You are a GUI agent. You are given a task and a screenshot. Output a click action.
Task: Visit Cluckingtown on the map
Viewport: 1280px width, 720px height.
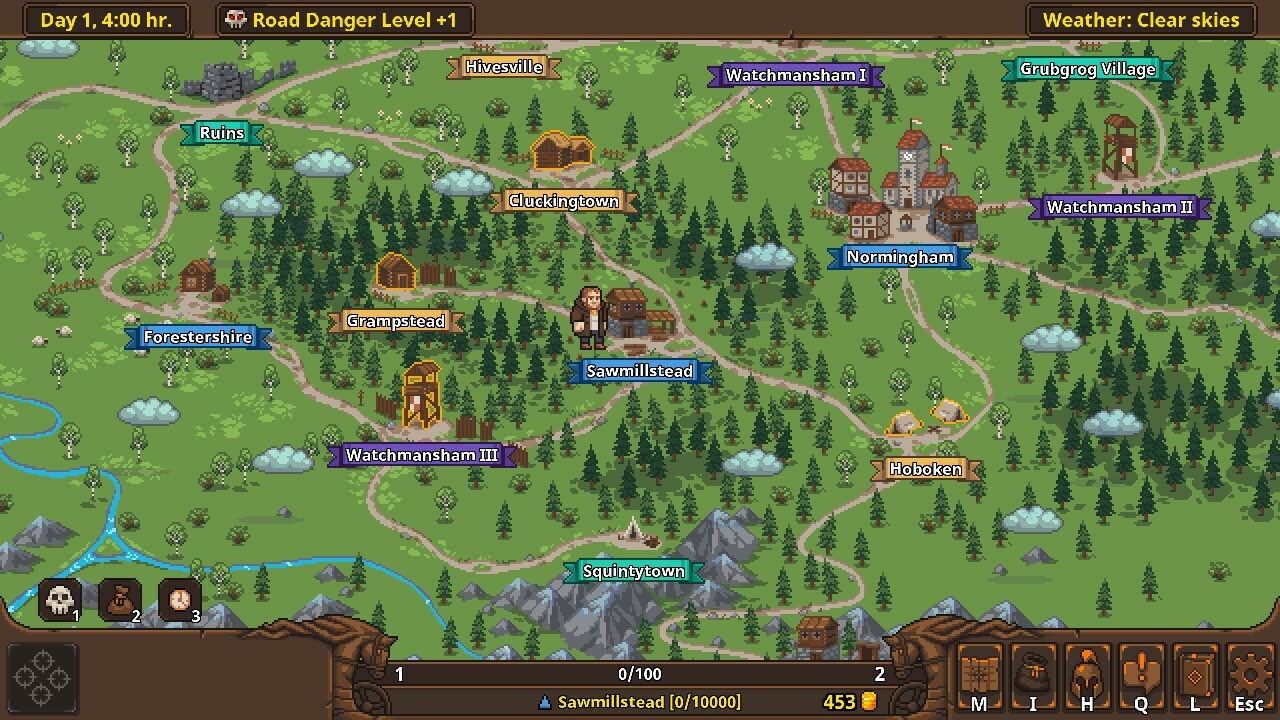pyautogui.click(x=565, y=200)
